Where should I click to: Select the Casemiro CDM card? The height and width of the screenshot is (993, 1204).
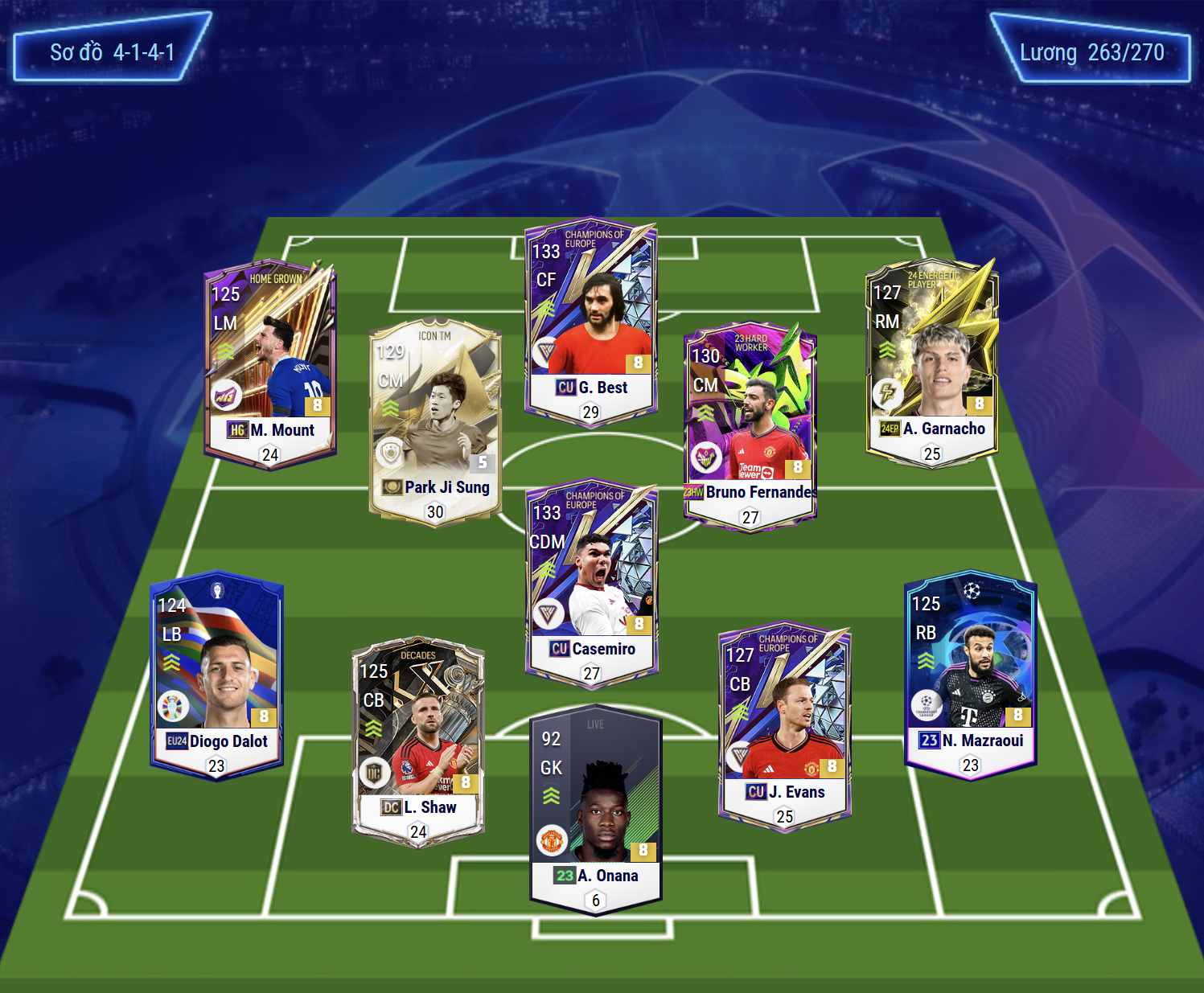pos(592,583)
